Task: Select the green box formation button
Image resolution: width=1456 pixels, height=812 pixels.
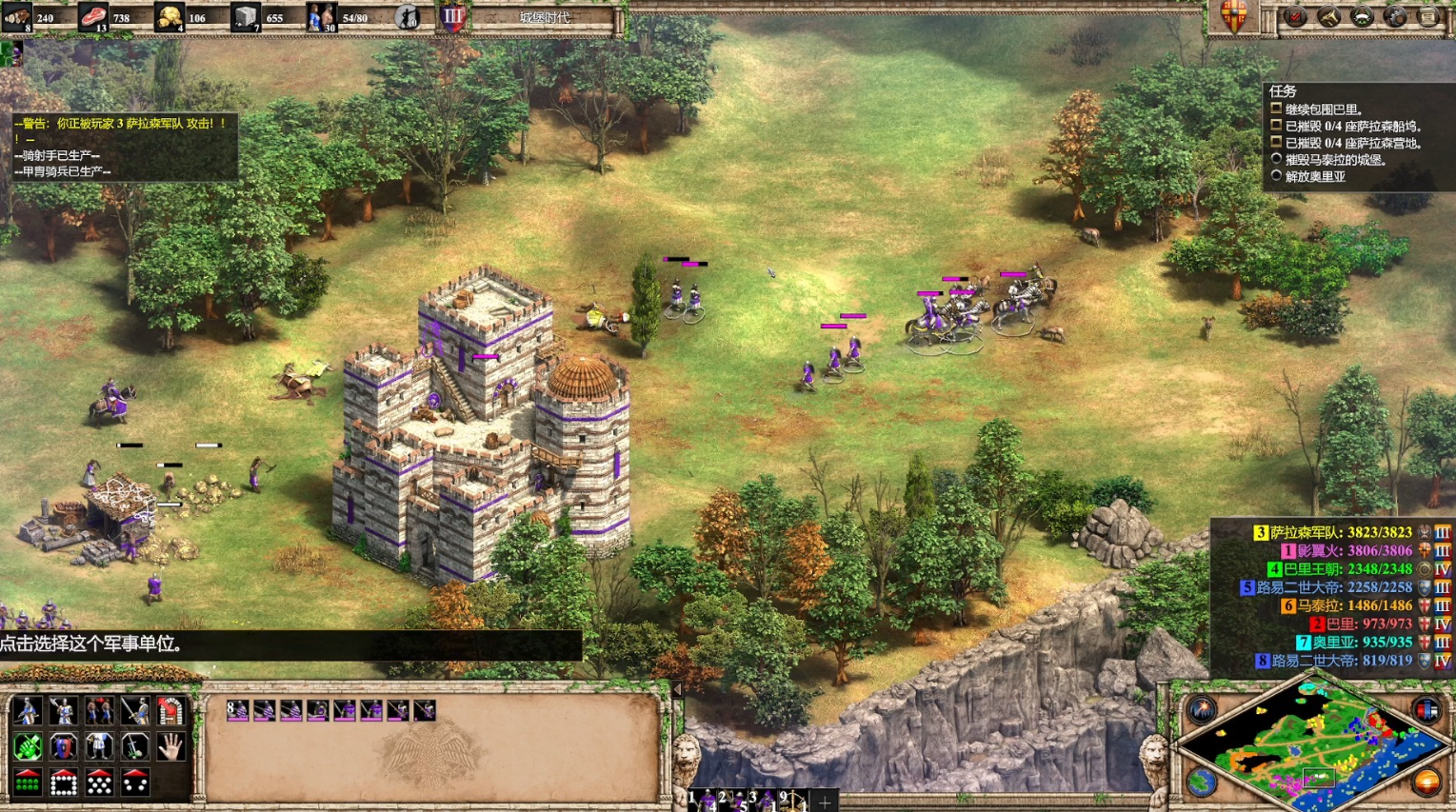Action: 28,782
